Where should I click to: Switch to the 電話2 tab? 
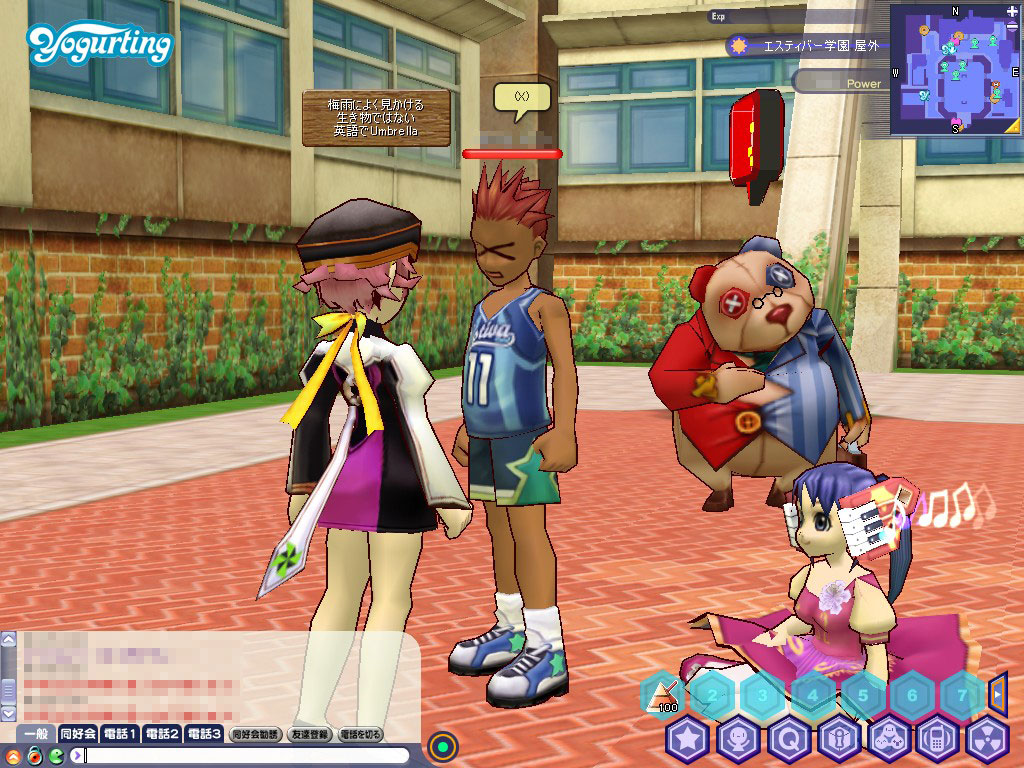pos(161,734)
